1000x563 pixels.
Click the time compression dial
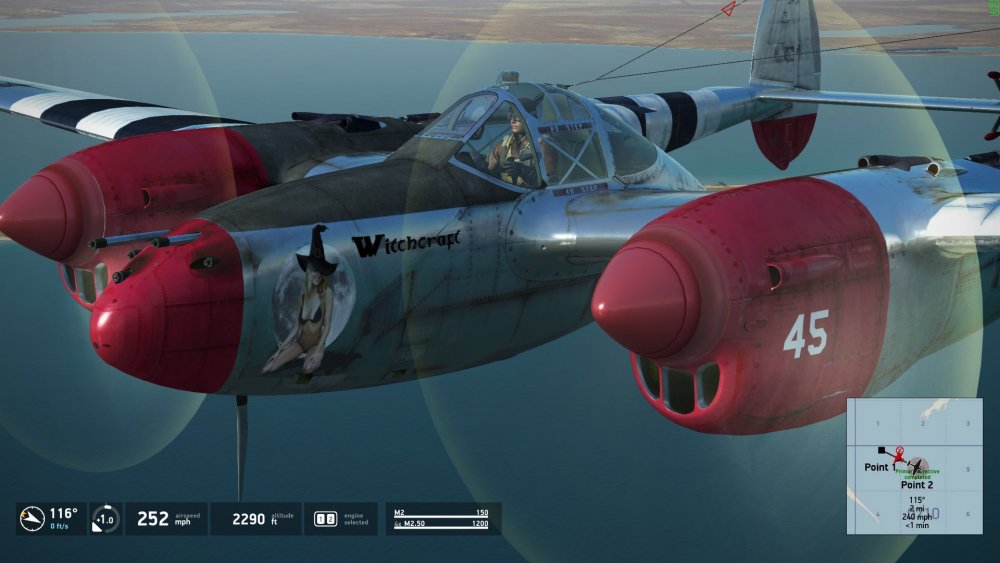click(x=105, y=519)
